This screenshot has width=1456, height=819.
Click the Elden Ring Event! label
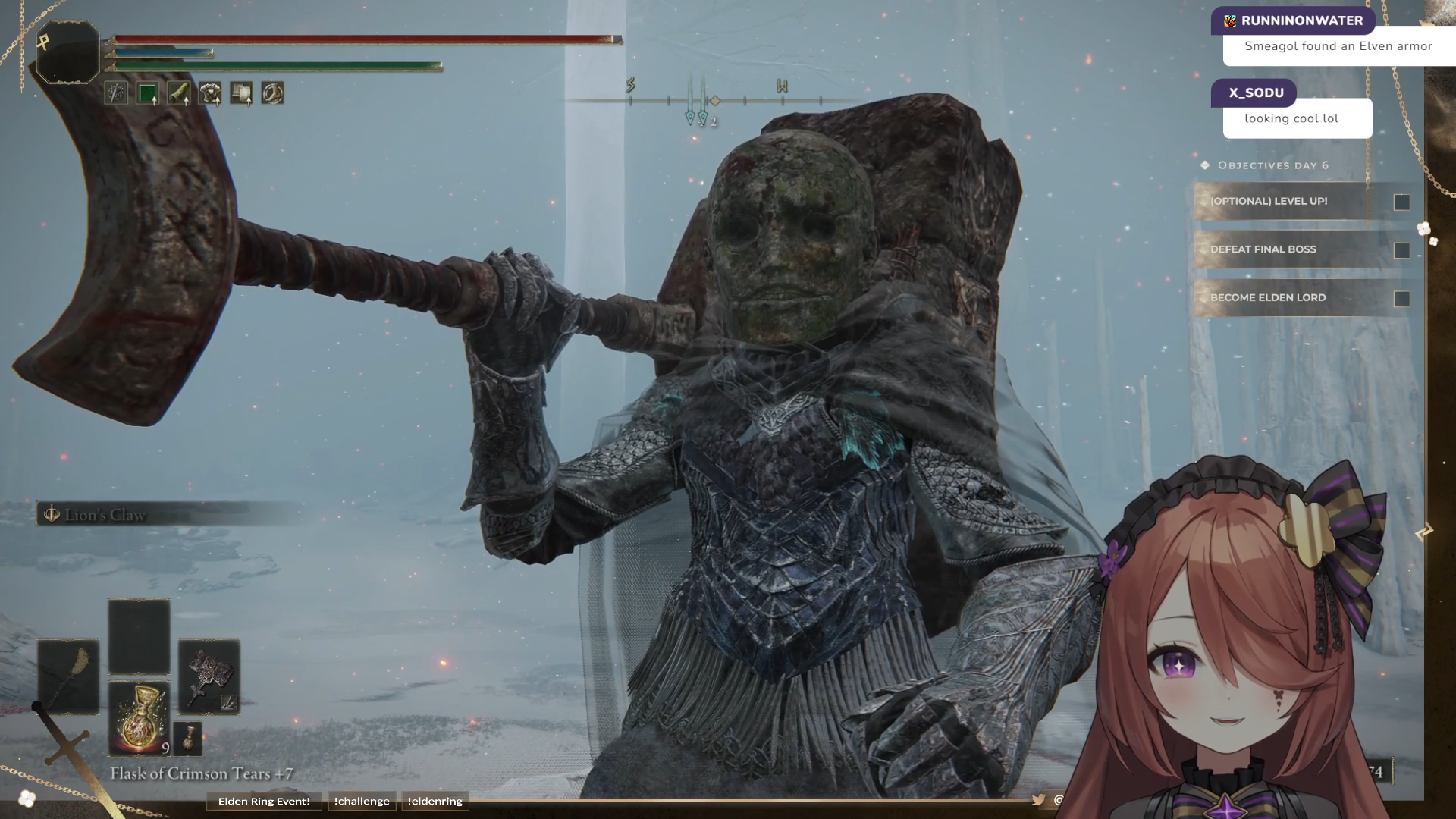pyautogui.click(x=264, y=801)
